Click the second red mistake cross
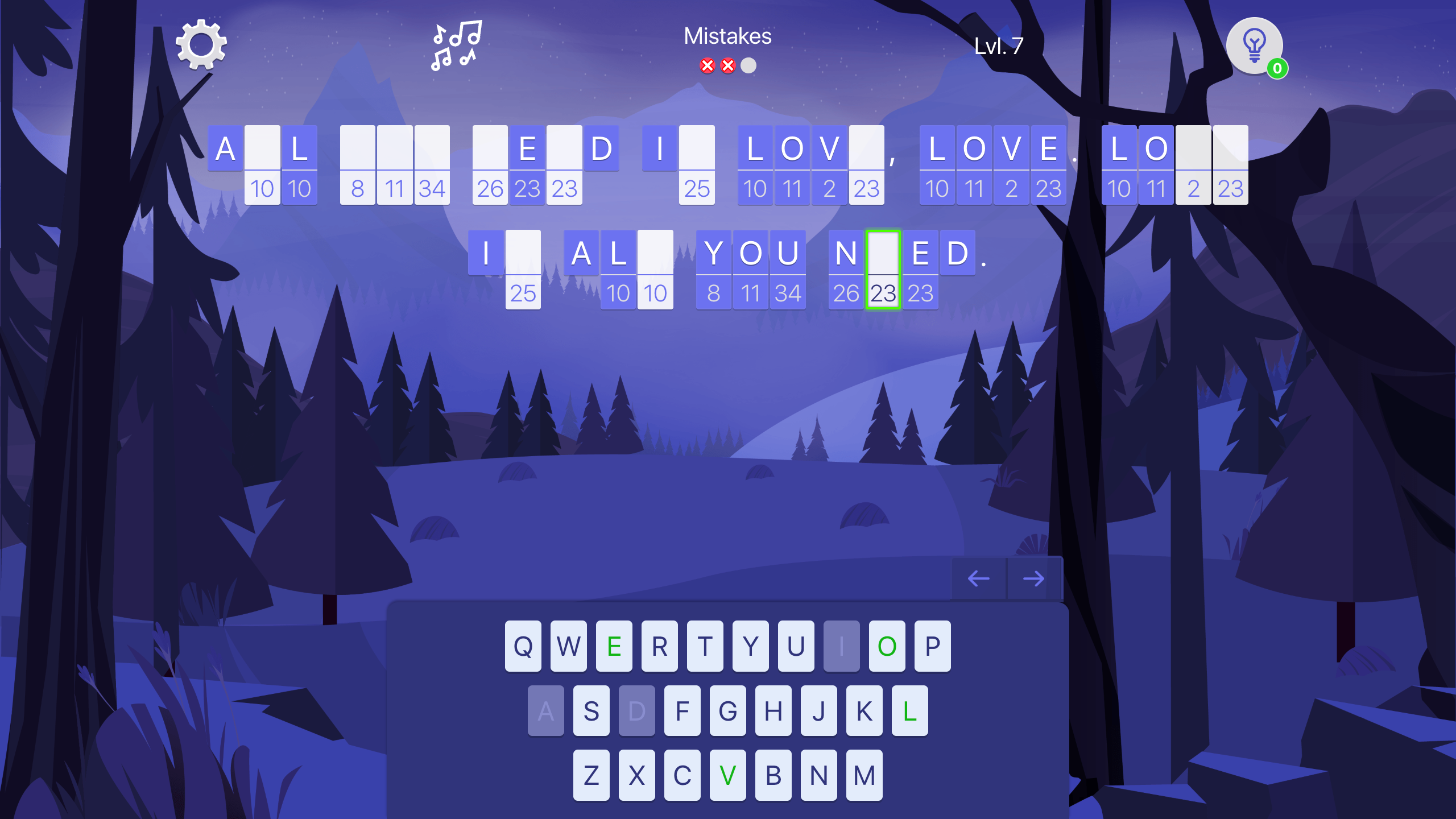The width and height of the screenshot is (1456, 819). [728, 65]
